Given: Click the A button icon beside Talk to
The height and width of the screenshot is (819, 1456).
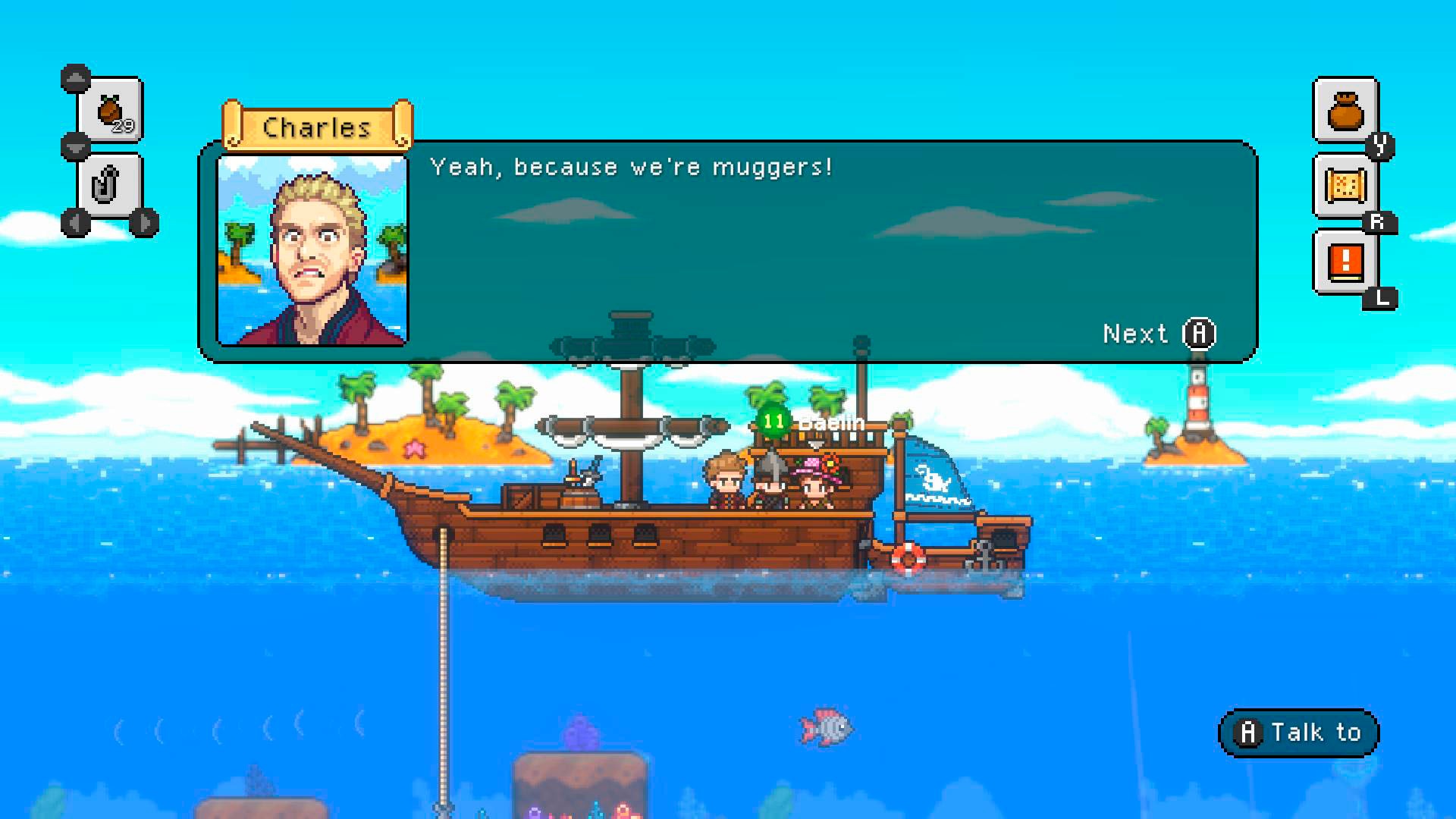Looking at the screenshot, I should tap(1250, 732).
